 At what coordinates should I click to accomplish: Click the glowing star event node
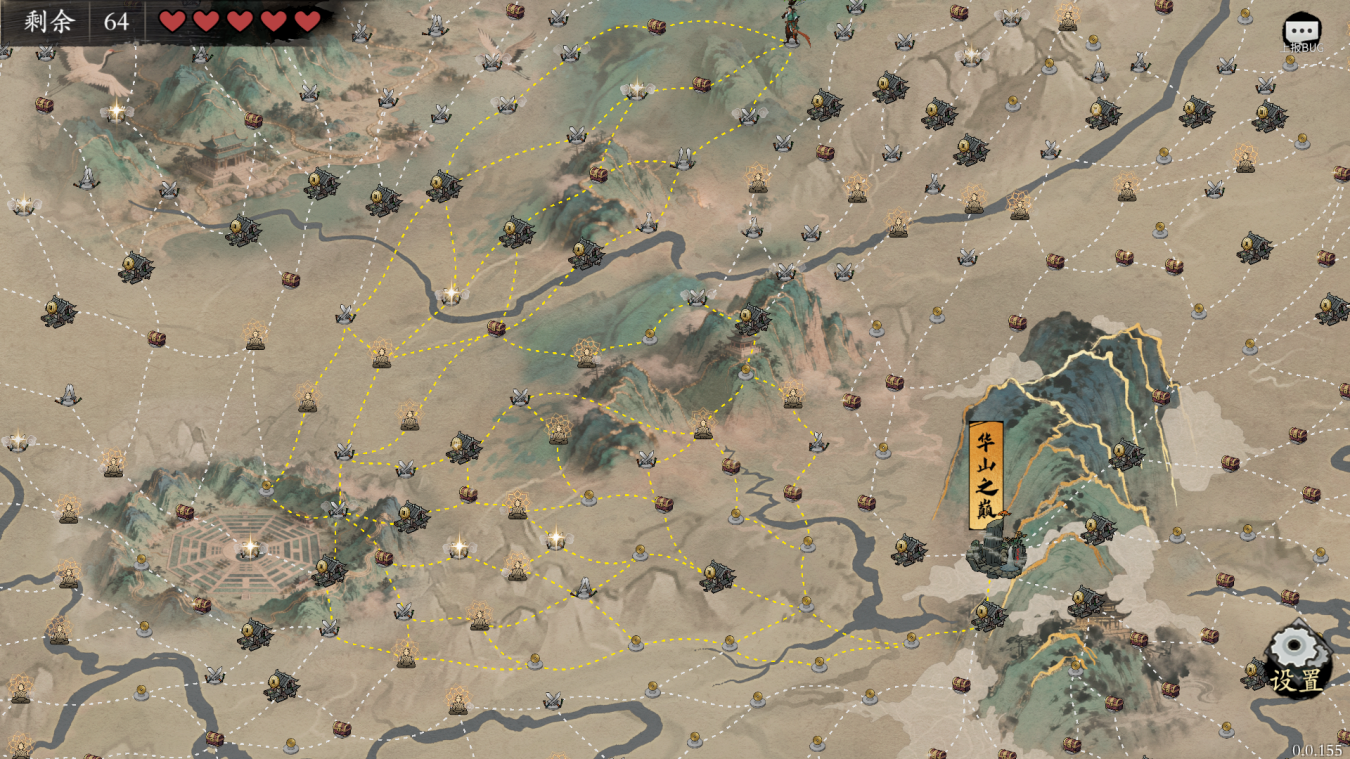(452, 292)
